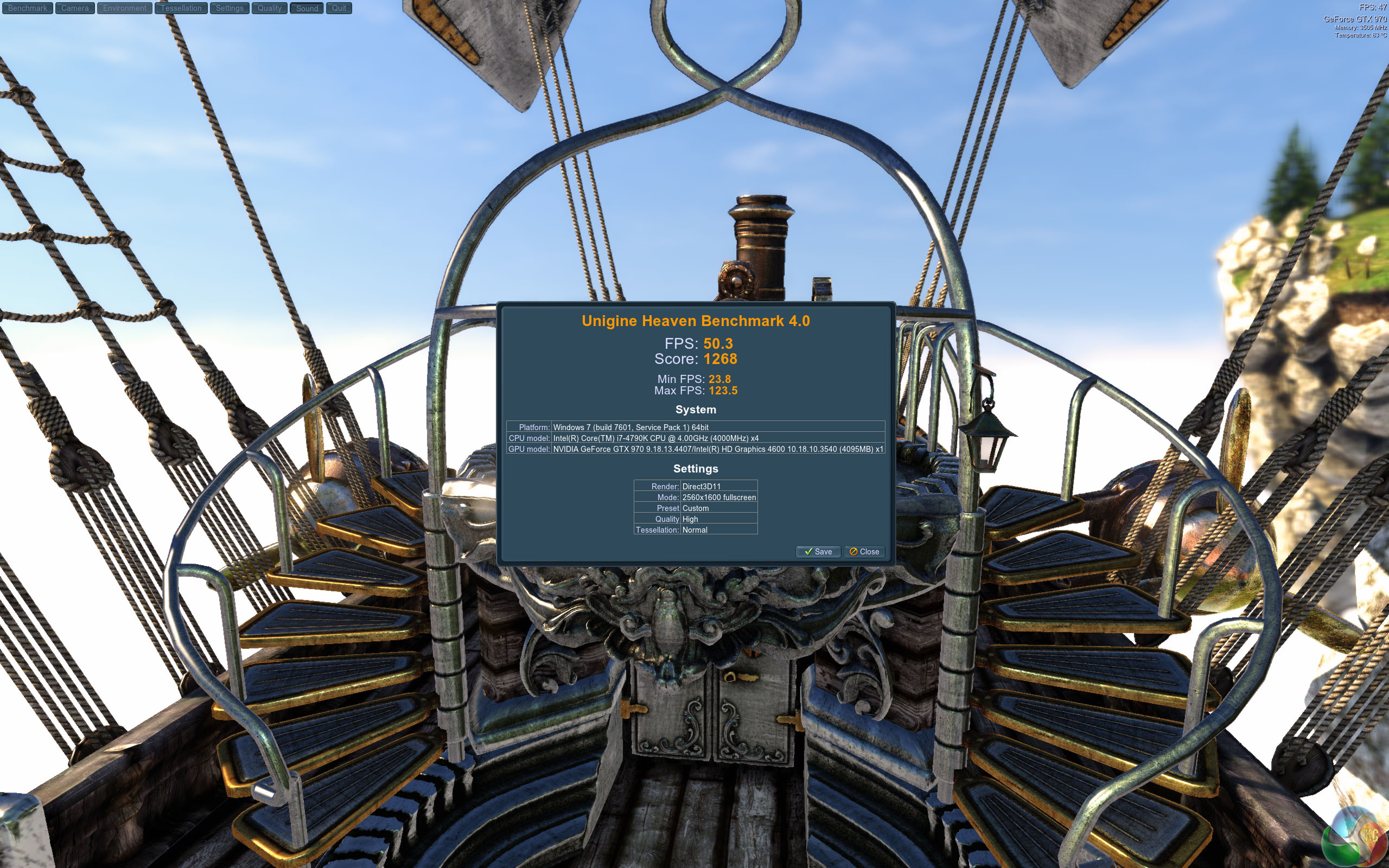Viewport: 1389px width, 868px height.
Task: Save the benchmark results
Action: pyautogui.click(x=818, y=552)
